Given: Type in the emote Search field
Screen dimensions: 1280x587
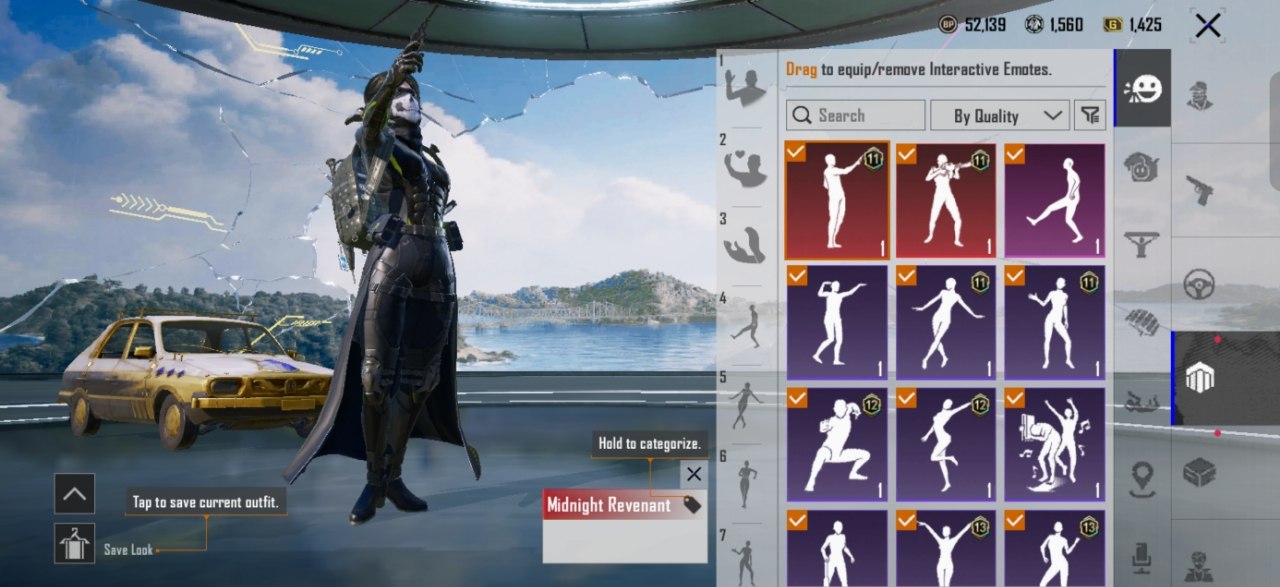Looking at the screenshot, I should tap(855, 115).
